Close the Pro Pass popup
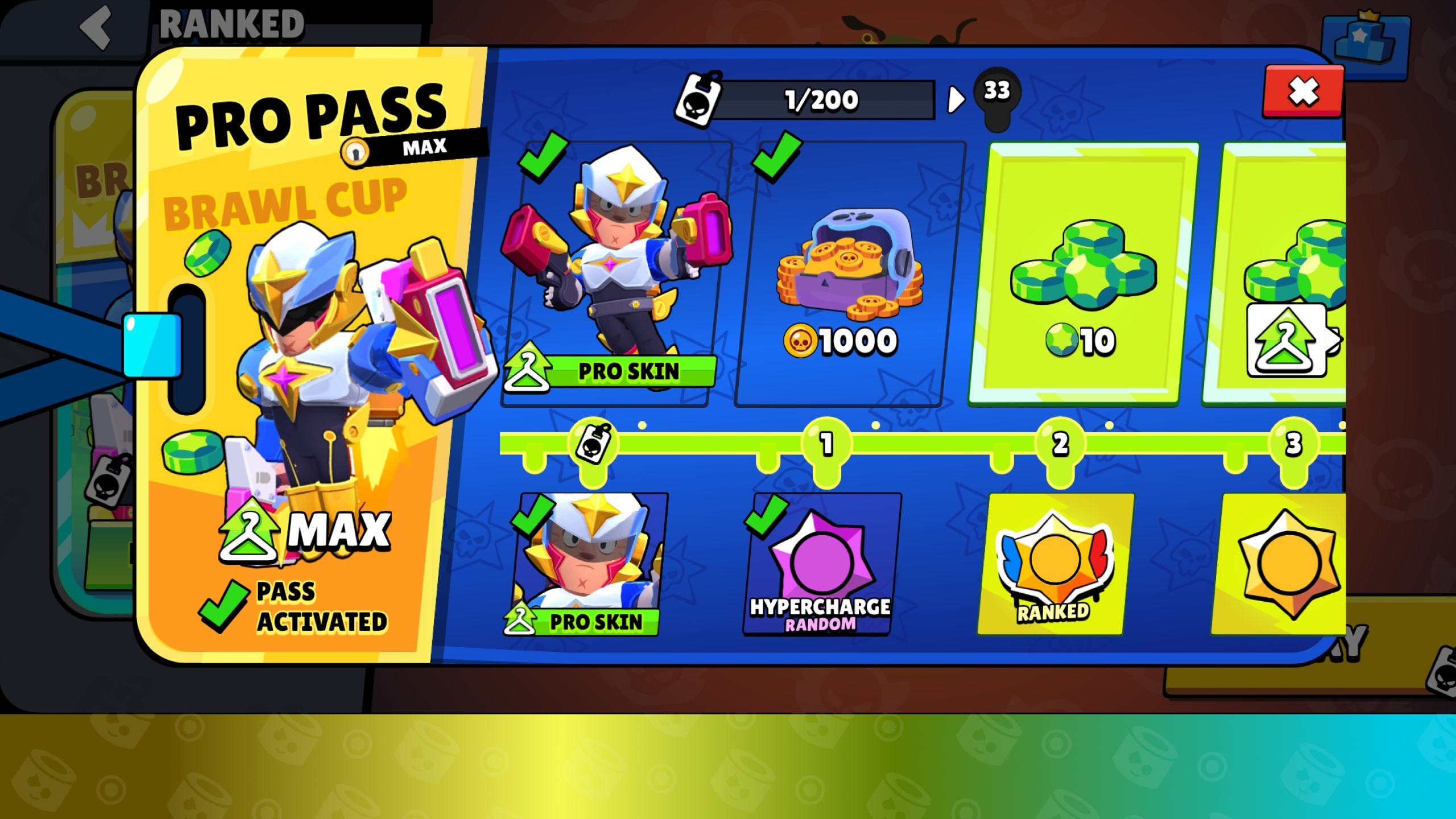Screen dimensions: 1456x819 [x=1302, y=92]
